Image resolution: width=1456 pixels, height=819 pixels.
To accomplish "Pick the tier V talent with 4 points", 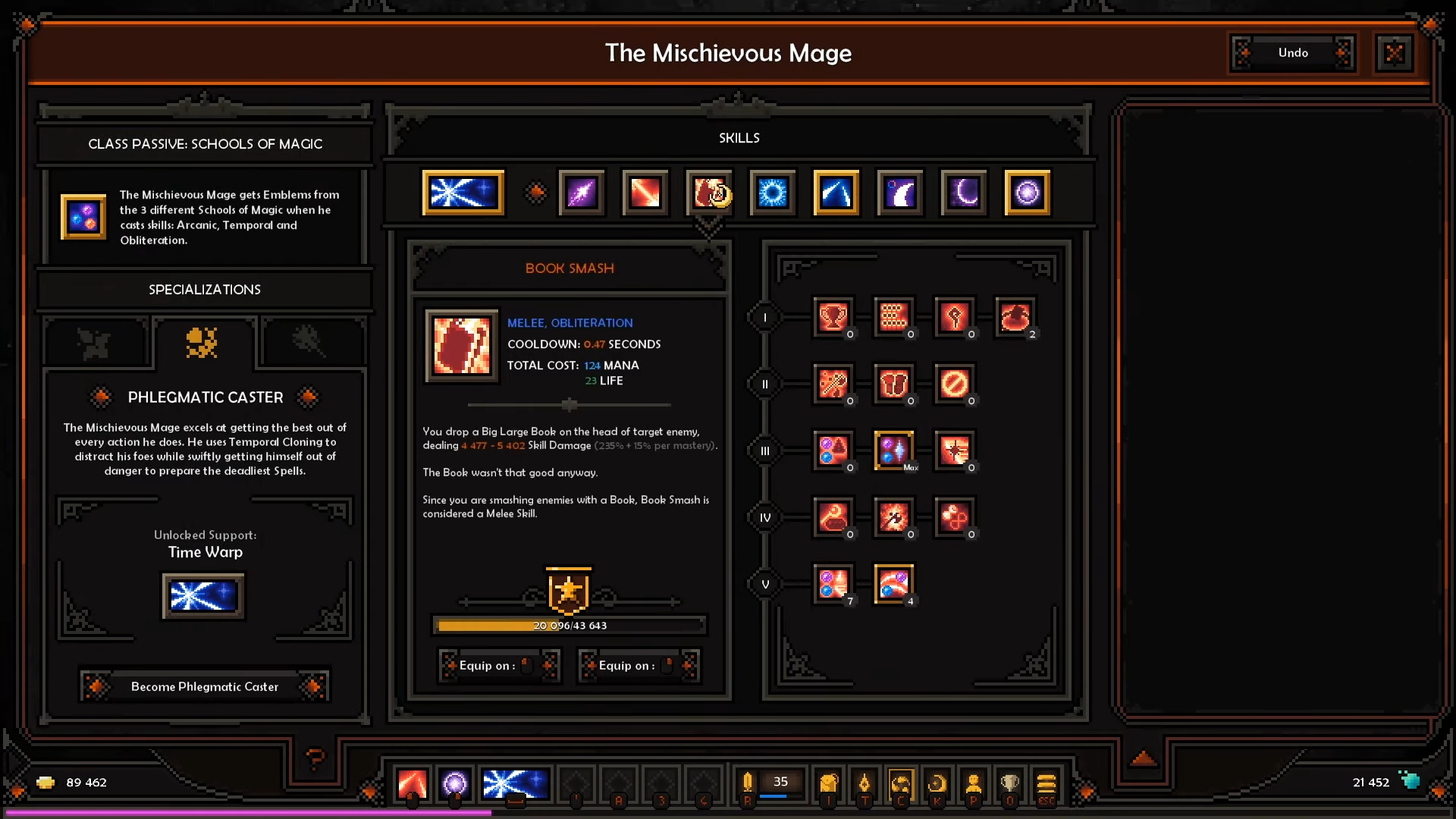I will click(893, 584).
